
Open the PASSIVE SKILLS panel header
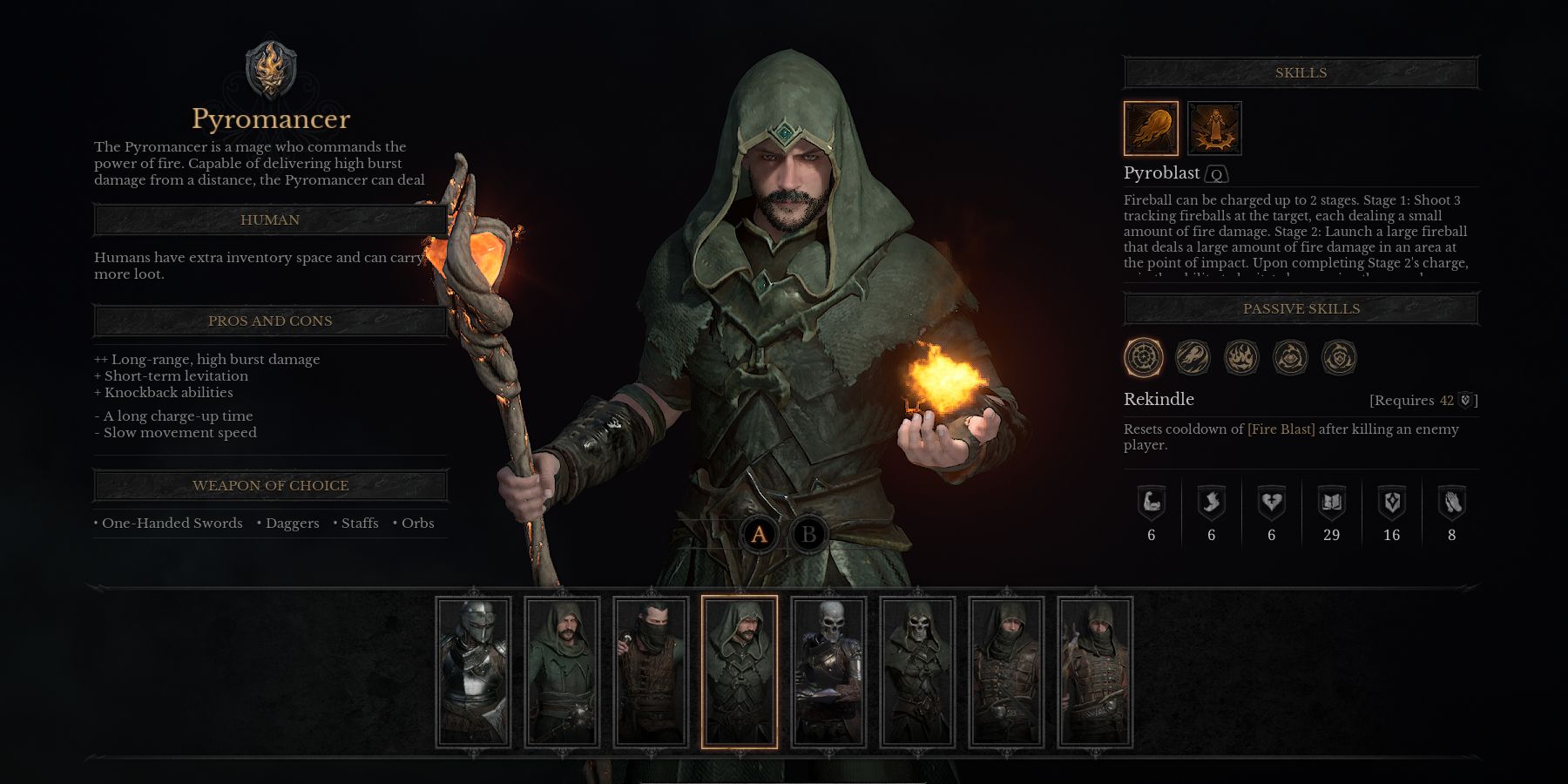[x=1301, y=308]
